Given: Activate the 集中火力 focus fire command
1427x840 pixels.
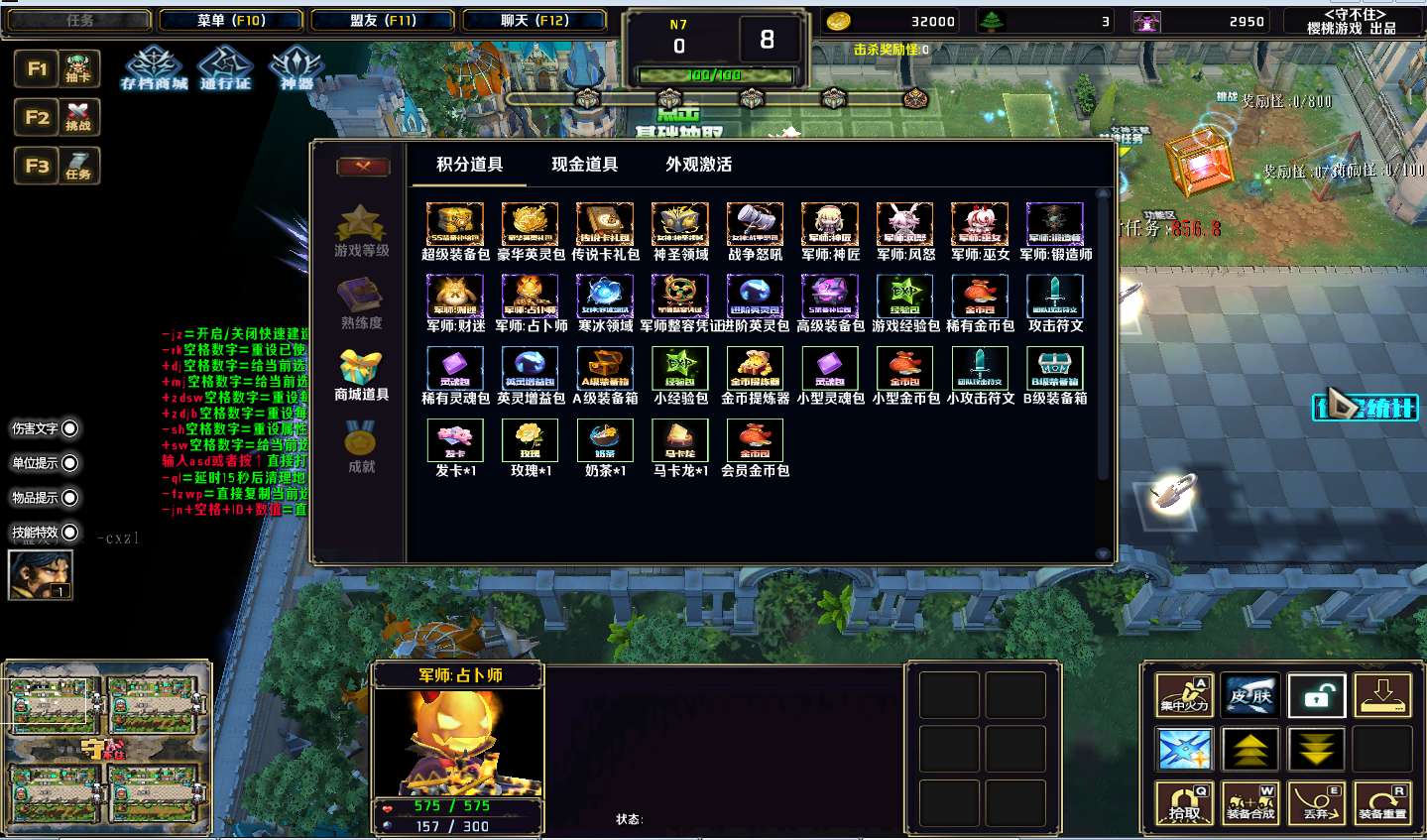Looking at the screenshot, I should click(x=1185, y=696).
